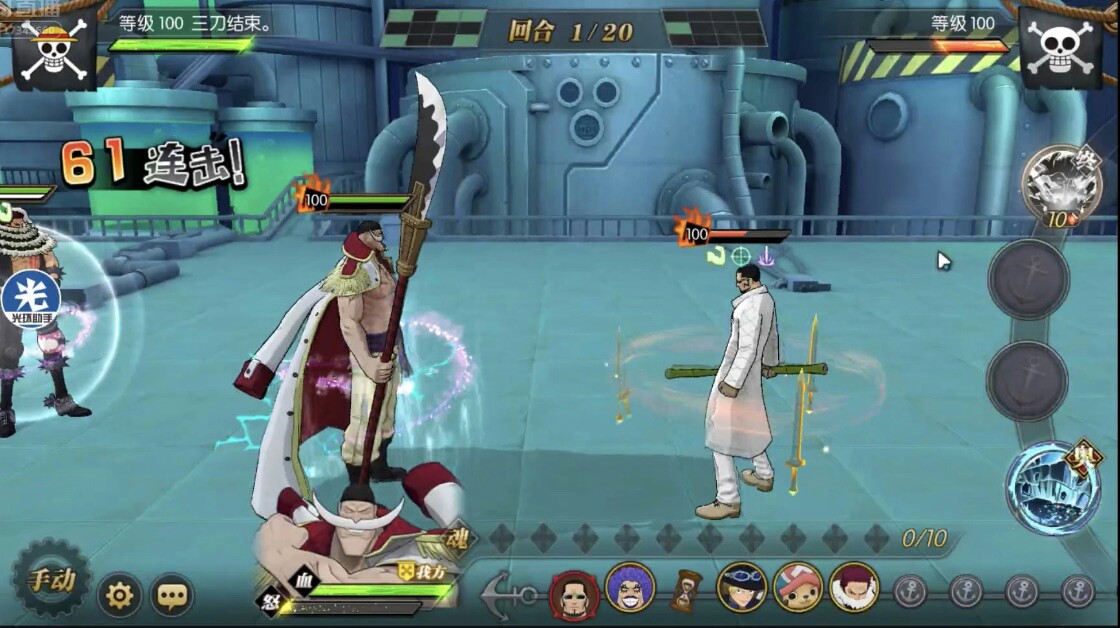Image resolution: width=1120 pixels, height=628 pixels.
Task: Select the blue-haired character turn portrait
Action: click(630, 588)
